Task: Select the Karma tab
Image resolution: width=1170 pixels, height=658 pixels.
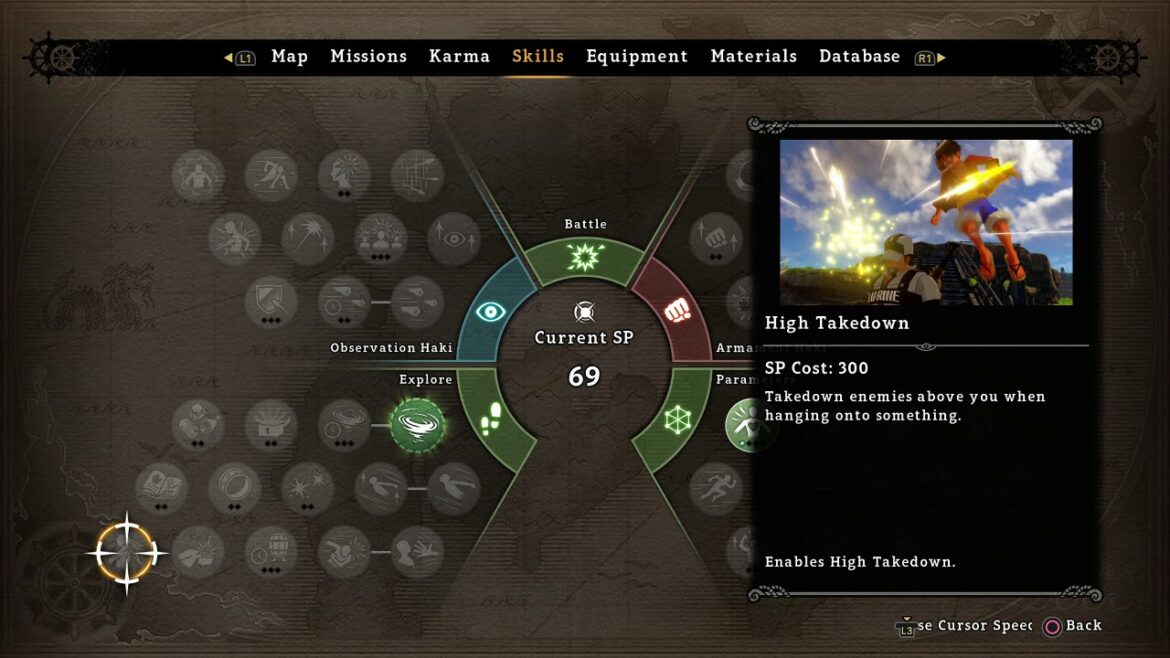Action: (459, 57)
